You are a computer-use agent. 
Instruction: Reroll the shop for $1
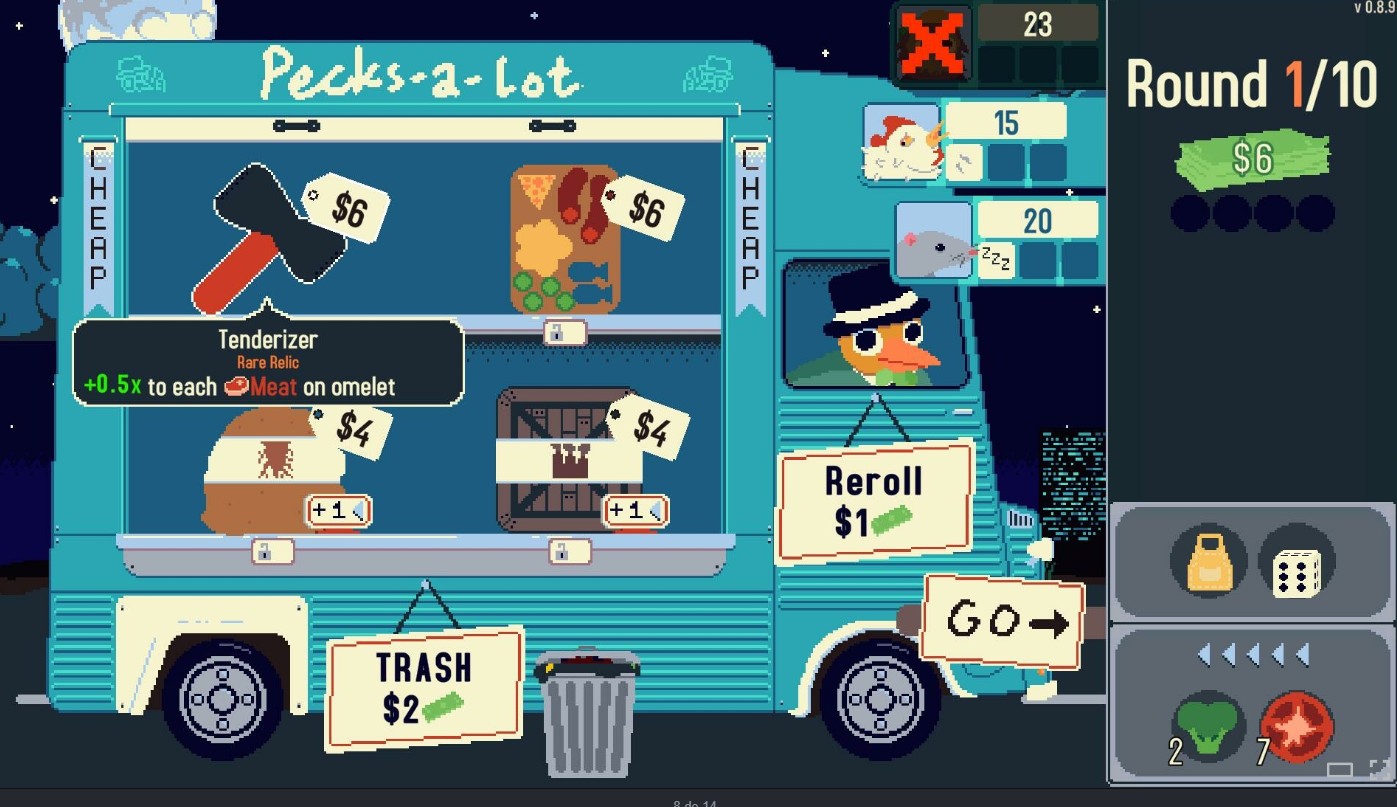[x=873, y=500]
